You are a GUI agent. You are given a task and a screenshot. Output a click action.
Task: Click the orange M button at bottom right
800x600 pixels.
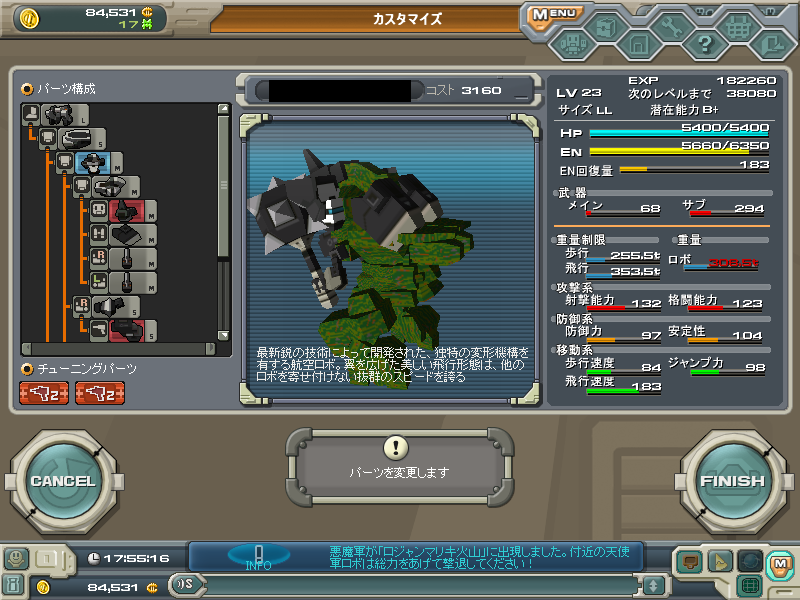coord(779,562)
